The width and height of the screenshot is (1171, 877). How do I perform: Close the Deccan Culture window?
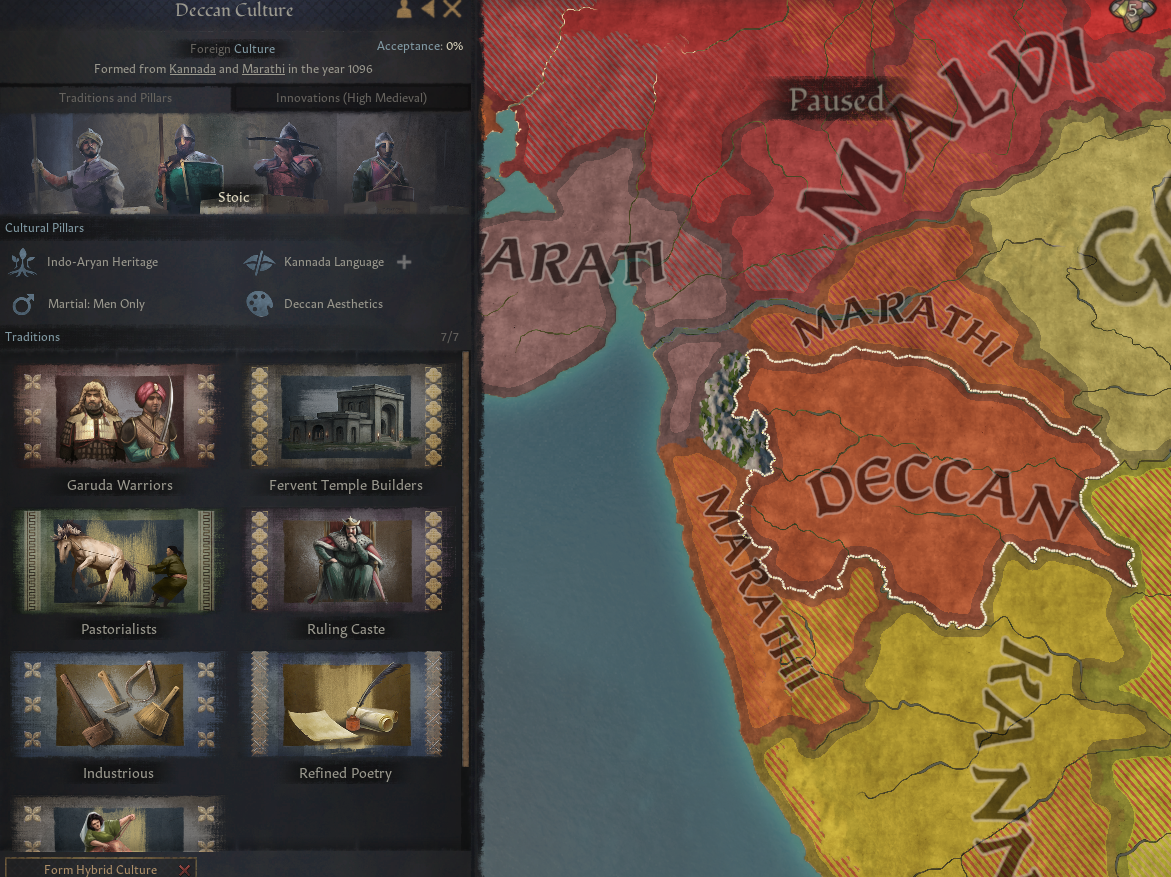click(452, 10)
